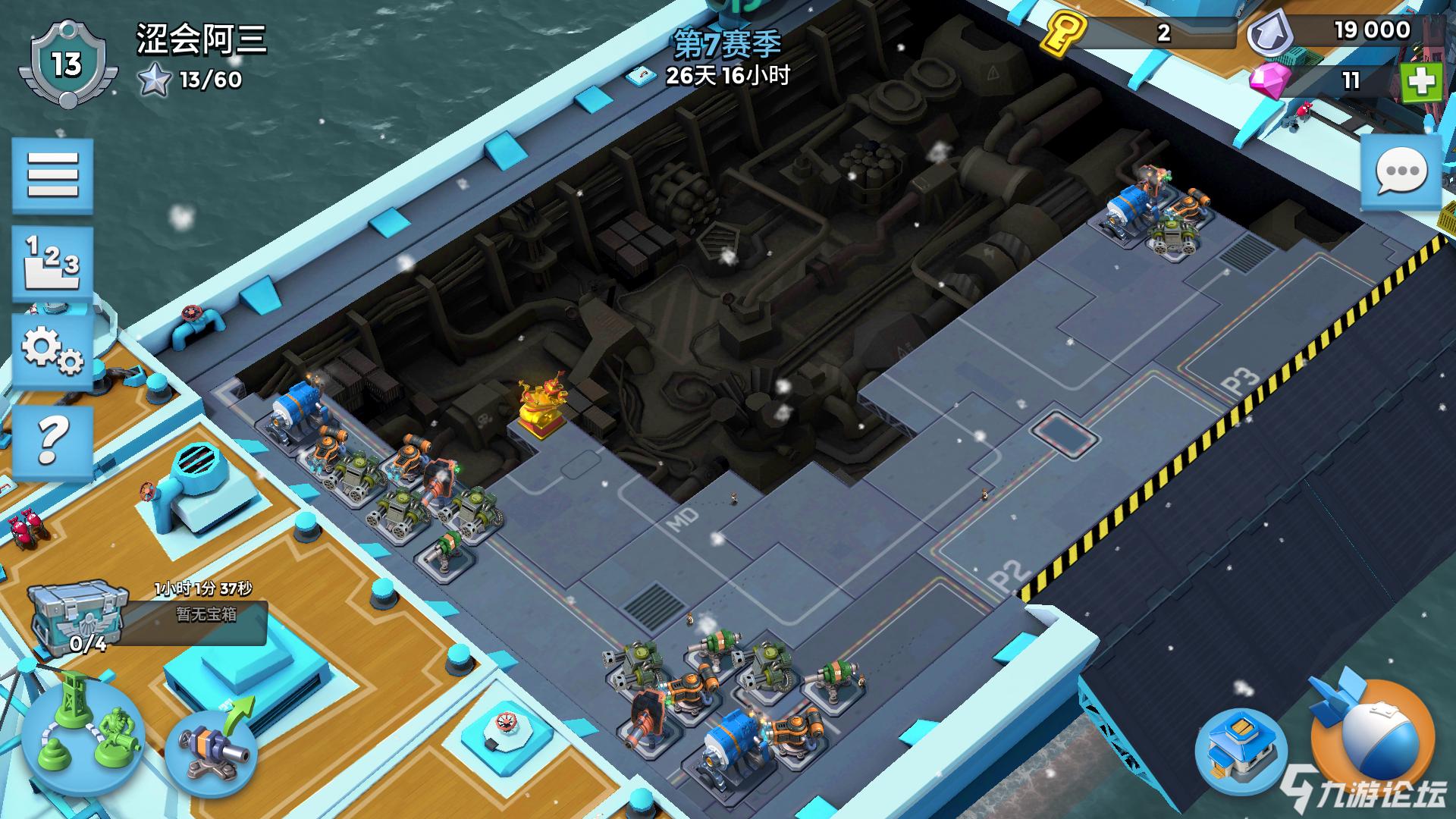This screenshot has height=819, width=1456.
Task: Tap the player level 13 badge
Action: click(x=66, y=64)
